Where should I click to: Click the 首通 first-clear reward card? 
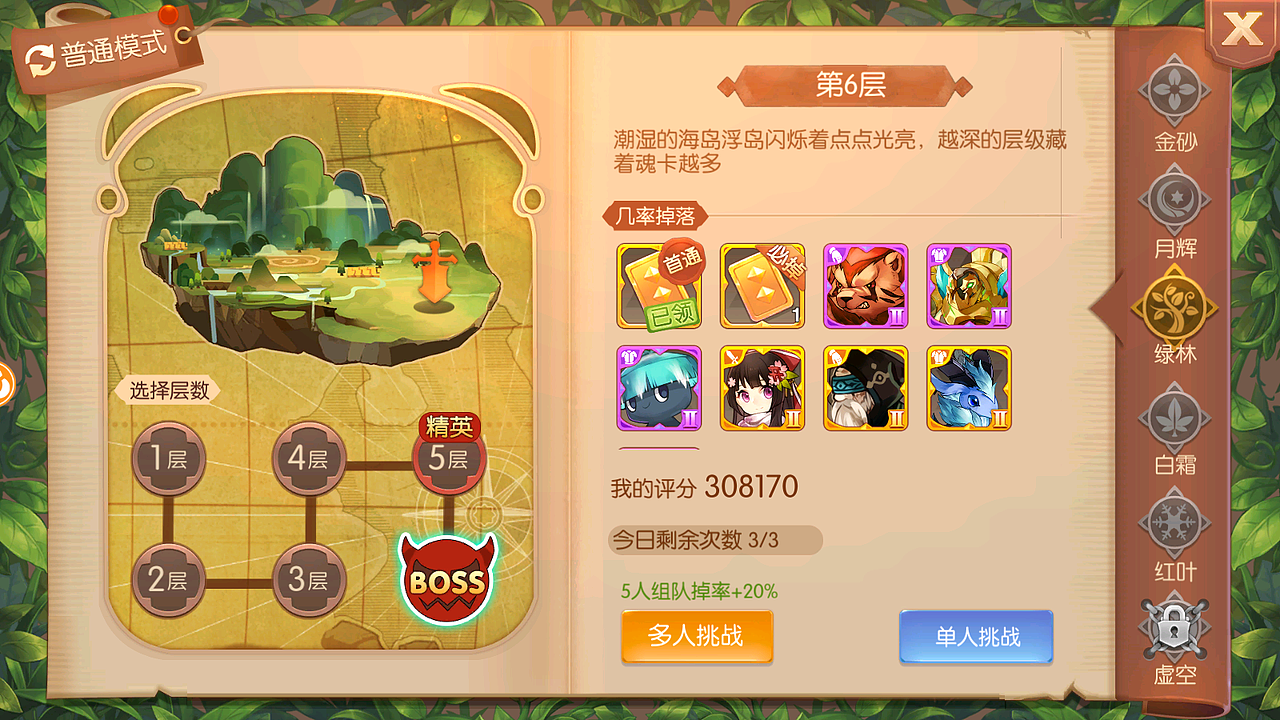(657, 287)
